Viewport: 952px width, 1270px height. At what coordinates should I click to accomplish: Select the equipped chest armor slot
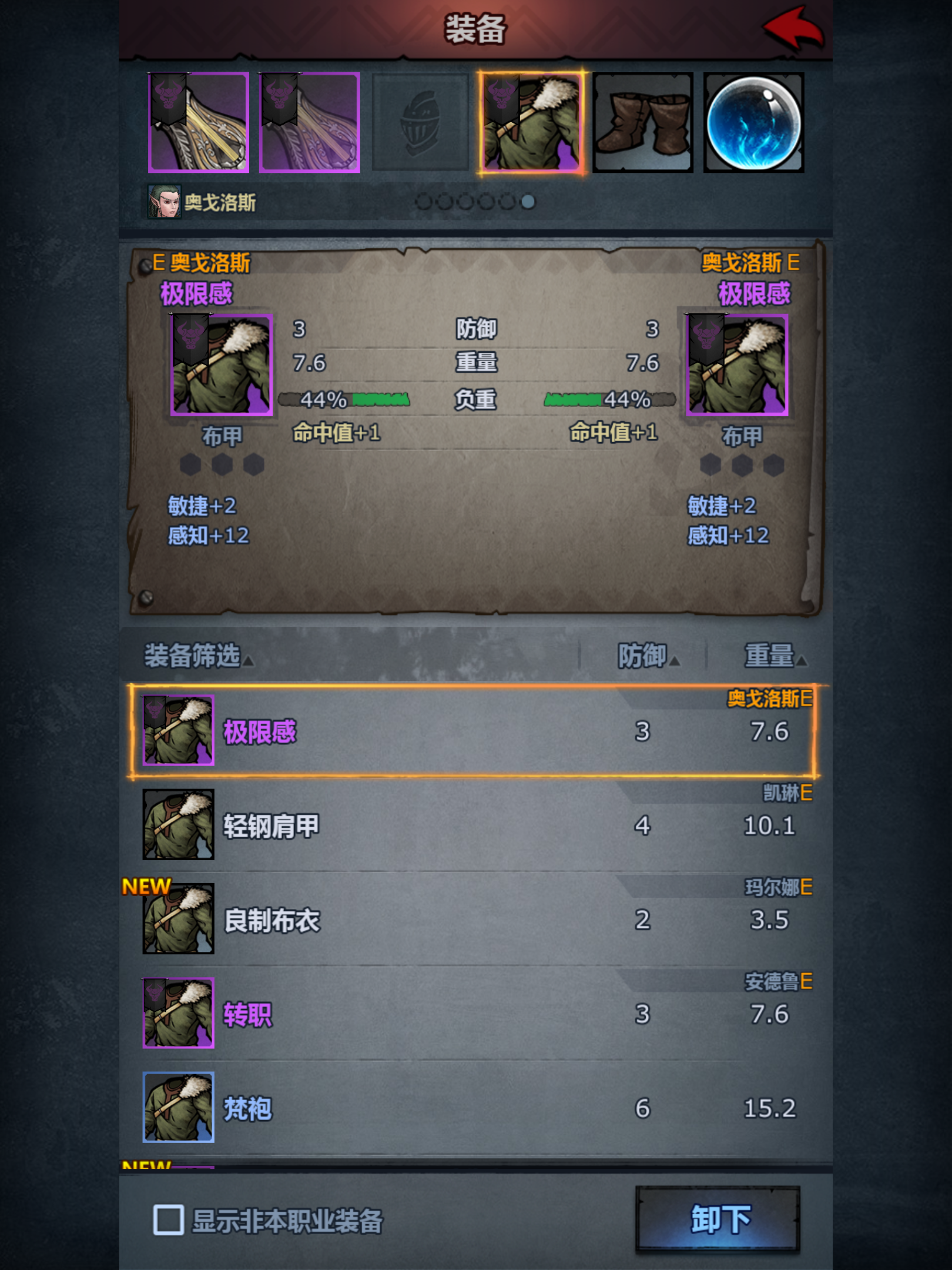(x=530, y=122)
